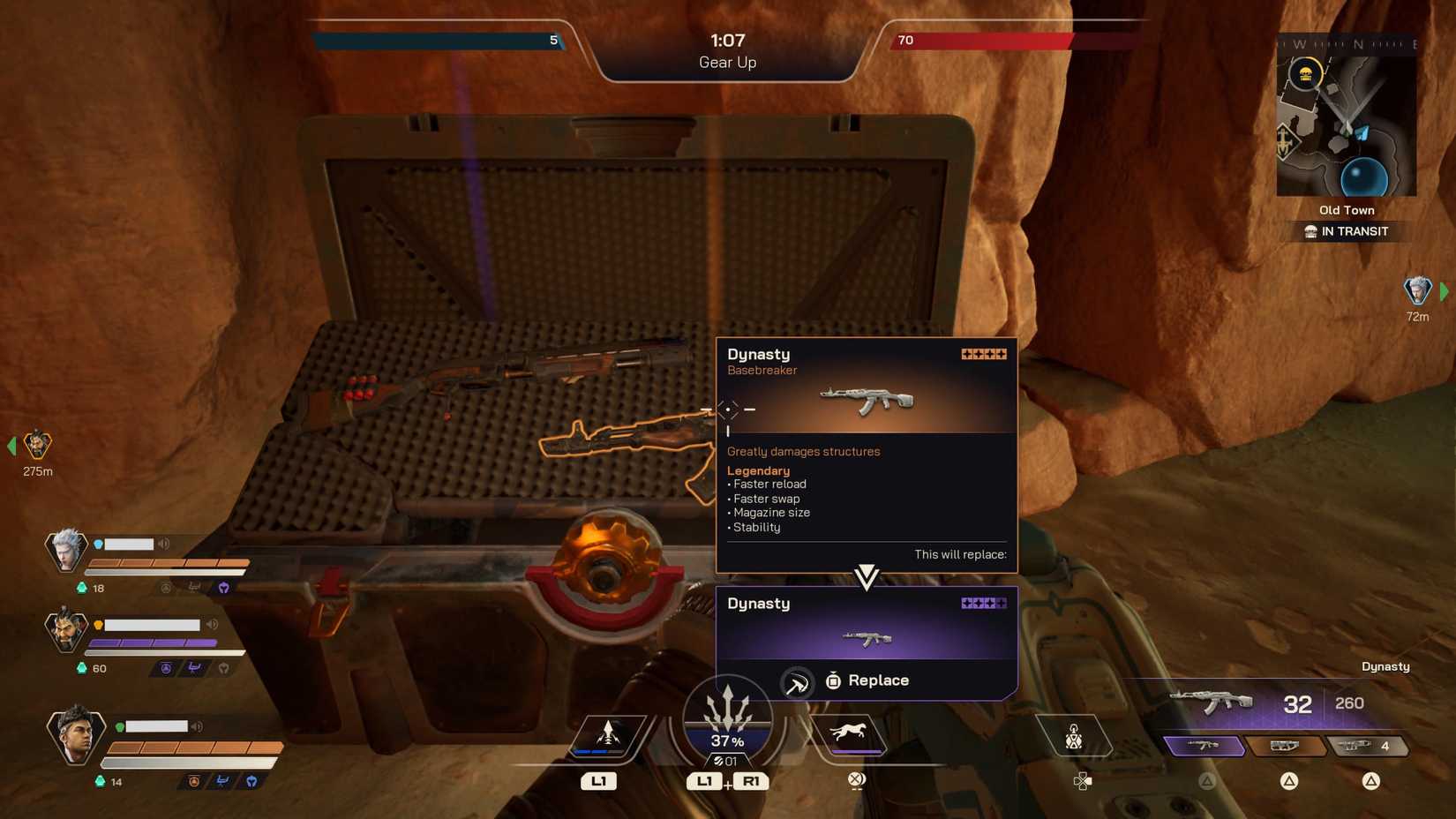Screen dimensions: 1456x819
Task: Click the mount marker on the minimap
Action: pyautogui.click(x=1305, y=73)
